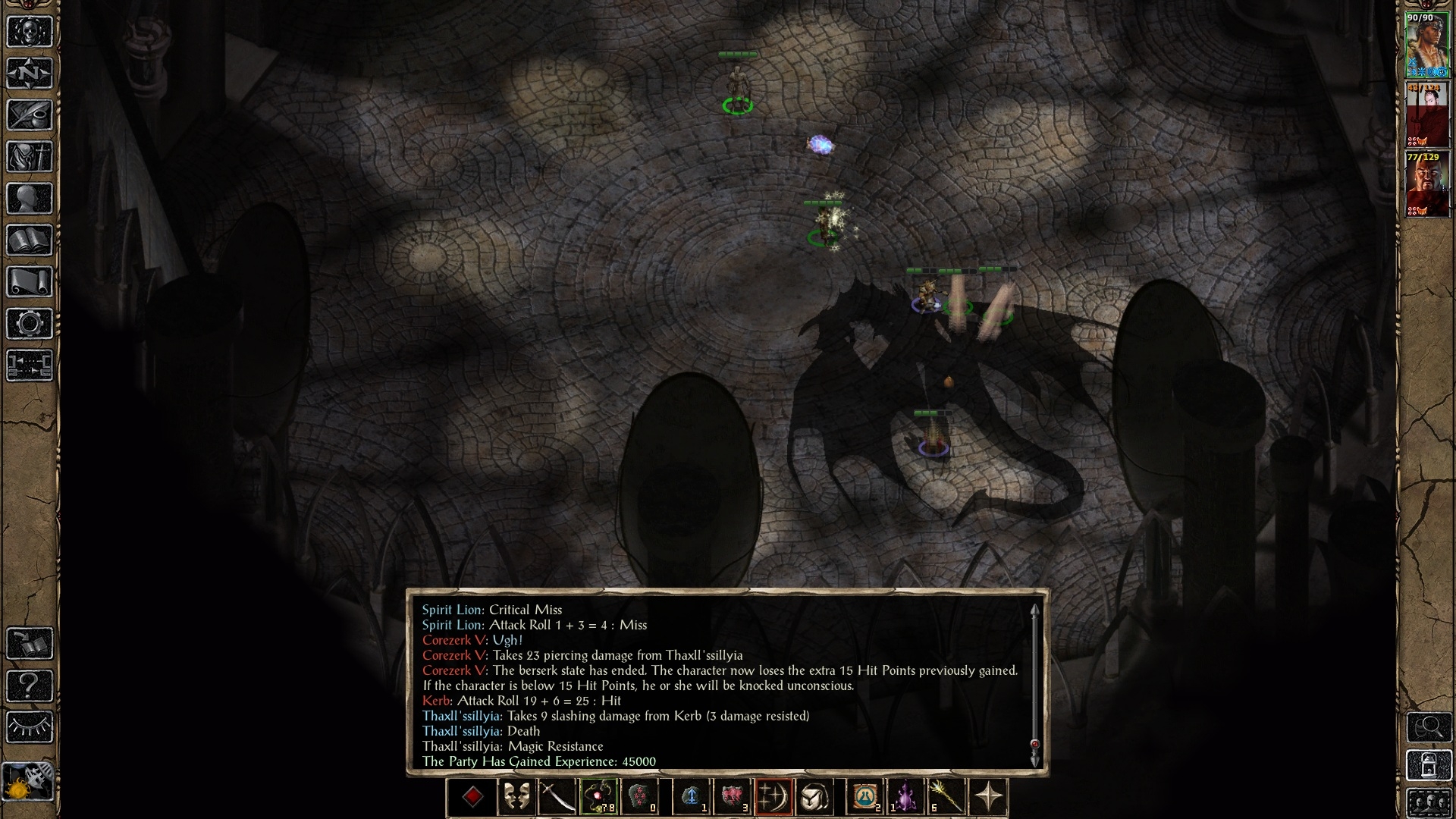Image resolution: width=1456 pixels, height=819 pixels.
Task: Open the cast spell stars-and-moon button
Action: pos(773,797)
